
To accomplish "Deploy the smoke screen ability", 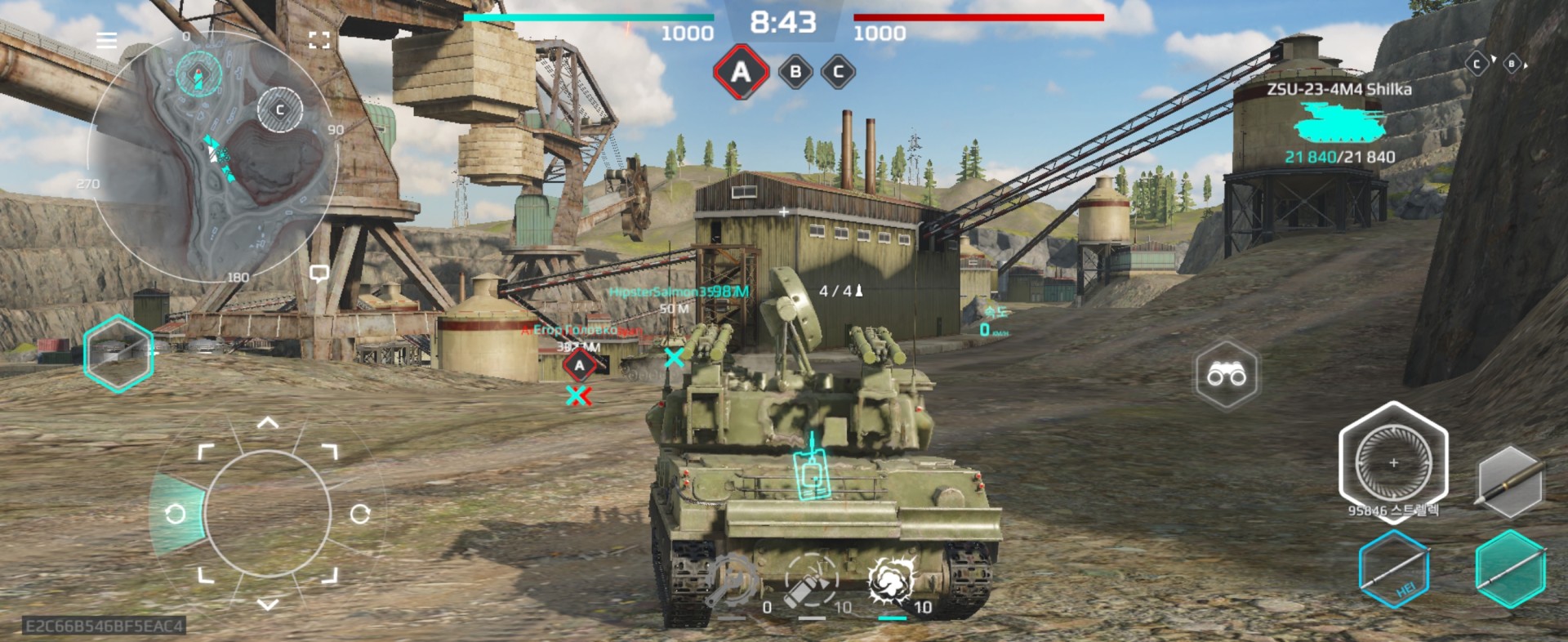I will 892,582.
